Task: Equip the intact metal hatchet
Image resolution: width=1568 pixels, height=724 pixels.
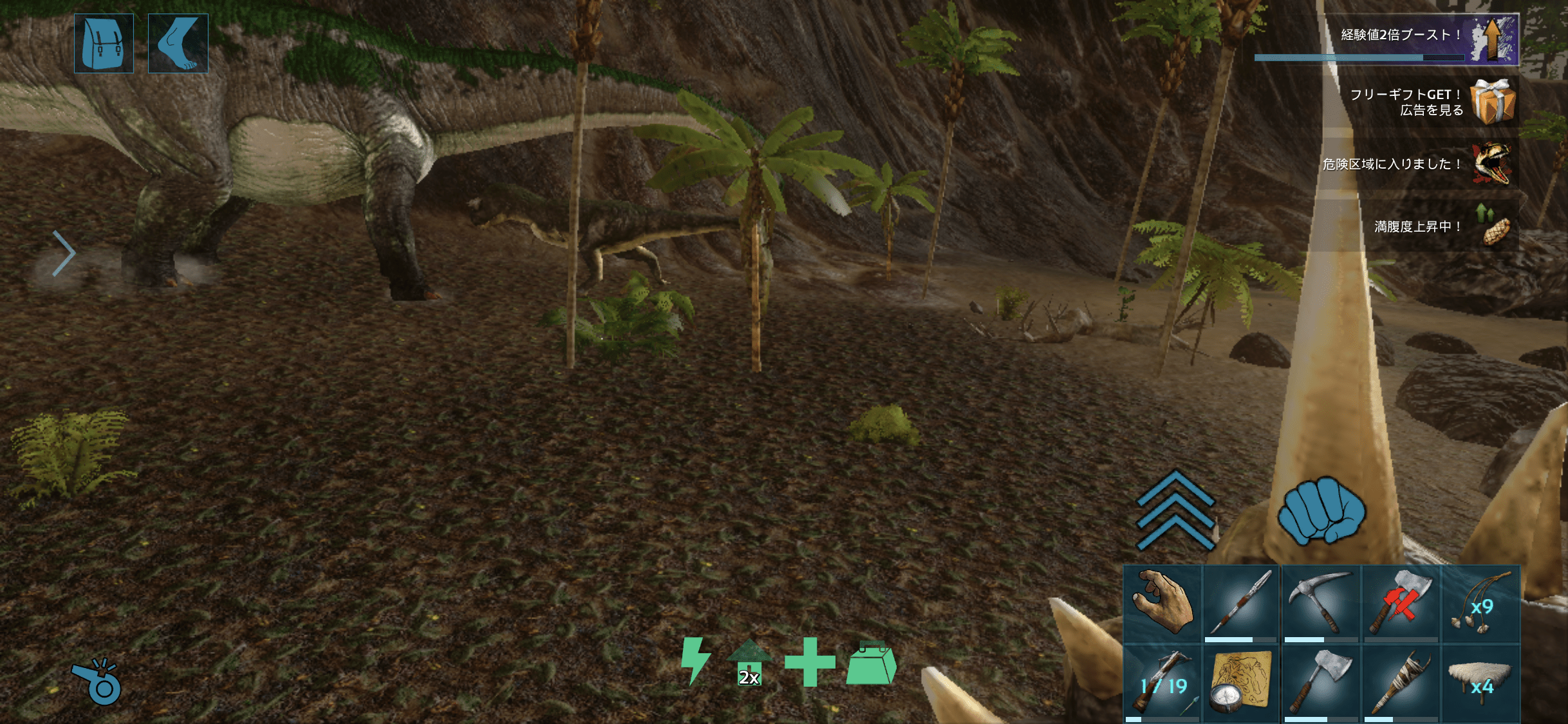Action: tap(1320, 683)
